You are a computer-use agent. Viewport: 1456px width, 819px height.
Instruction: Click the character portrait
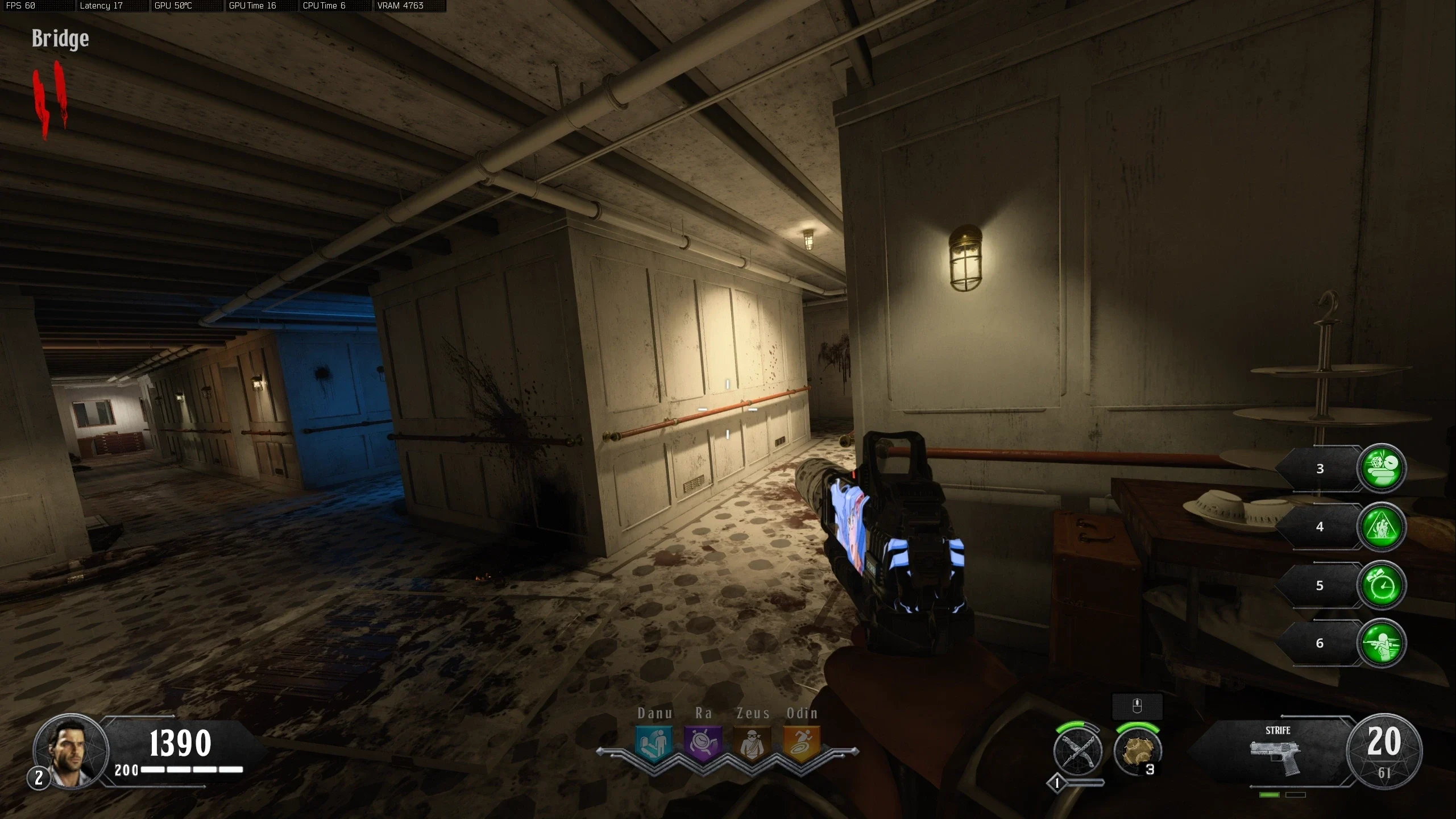click(x=71, y=751)
